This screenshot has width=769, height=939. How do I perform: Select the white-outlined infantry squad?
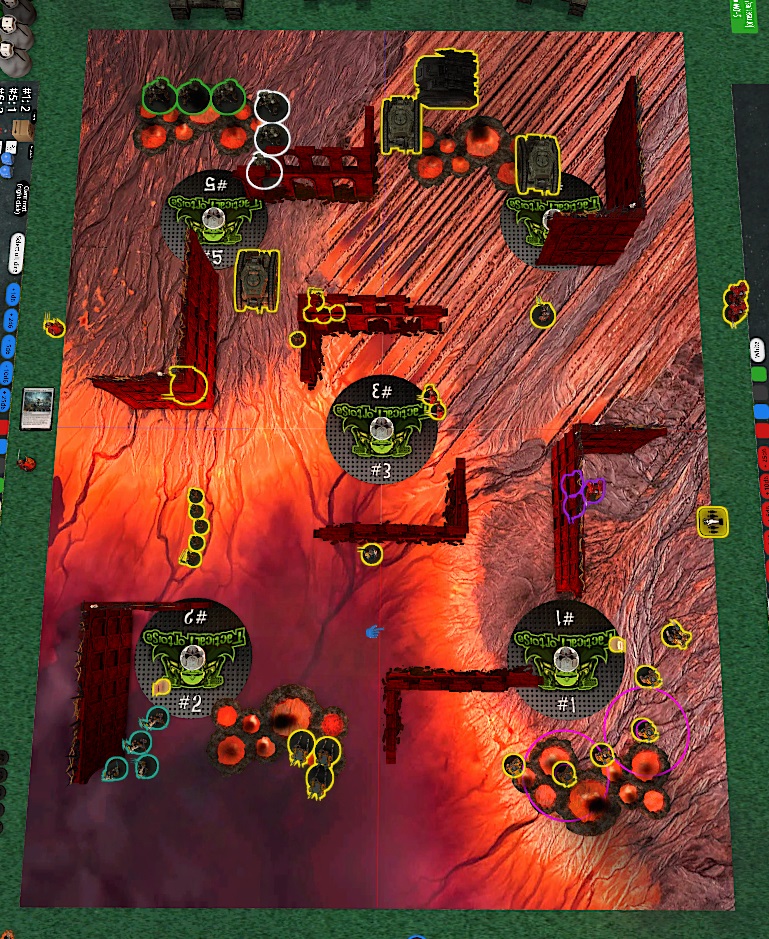click(x=268, y=138)
